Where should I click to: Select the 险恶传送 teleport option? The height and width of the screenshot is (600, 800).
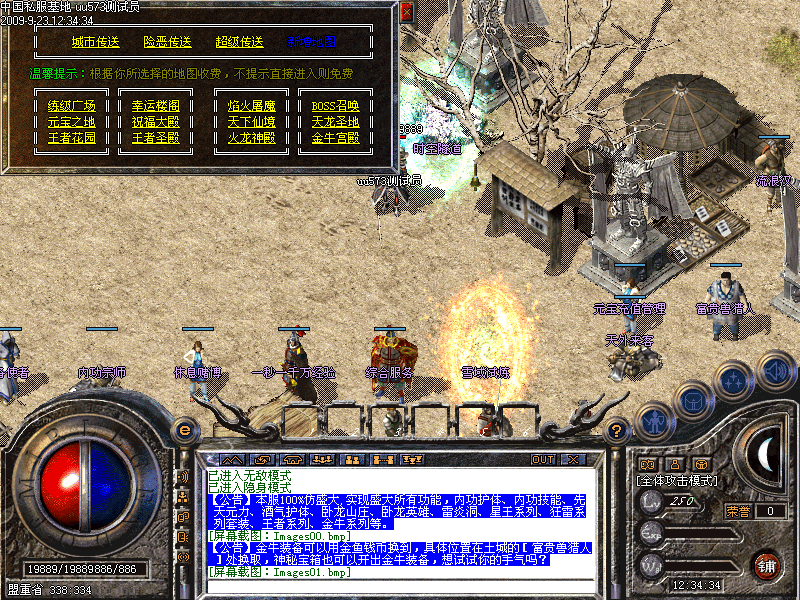pyautogui.click(x=167, y=42)
